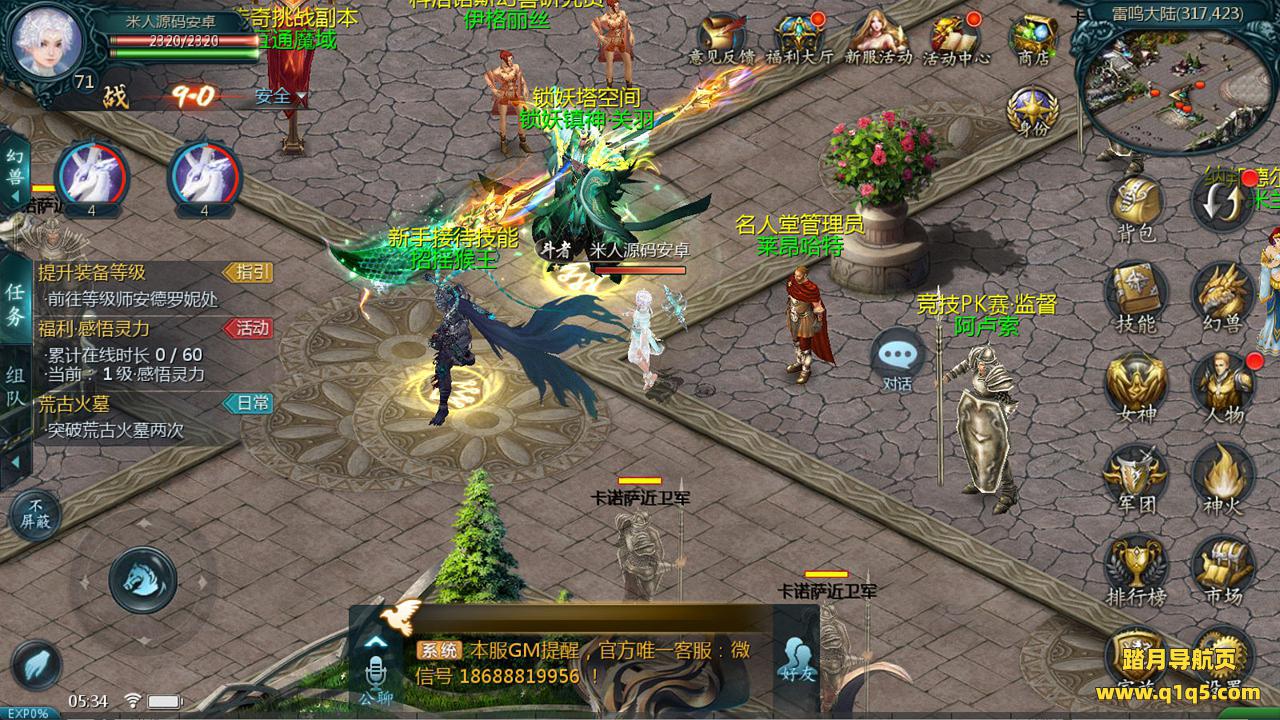Open the 神火 divine fire menu

point(1221,473)
